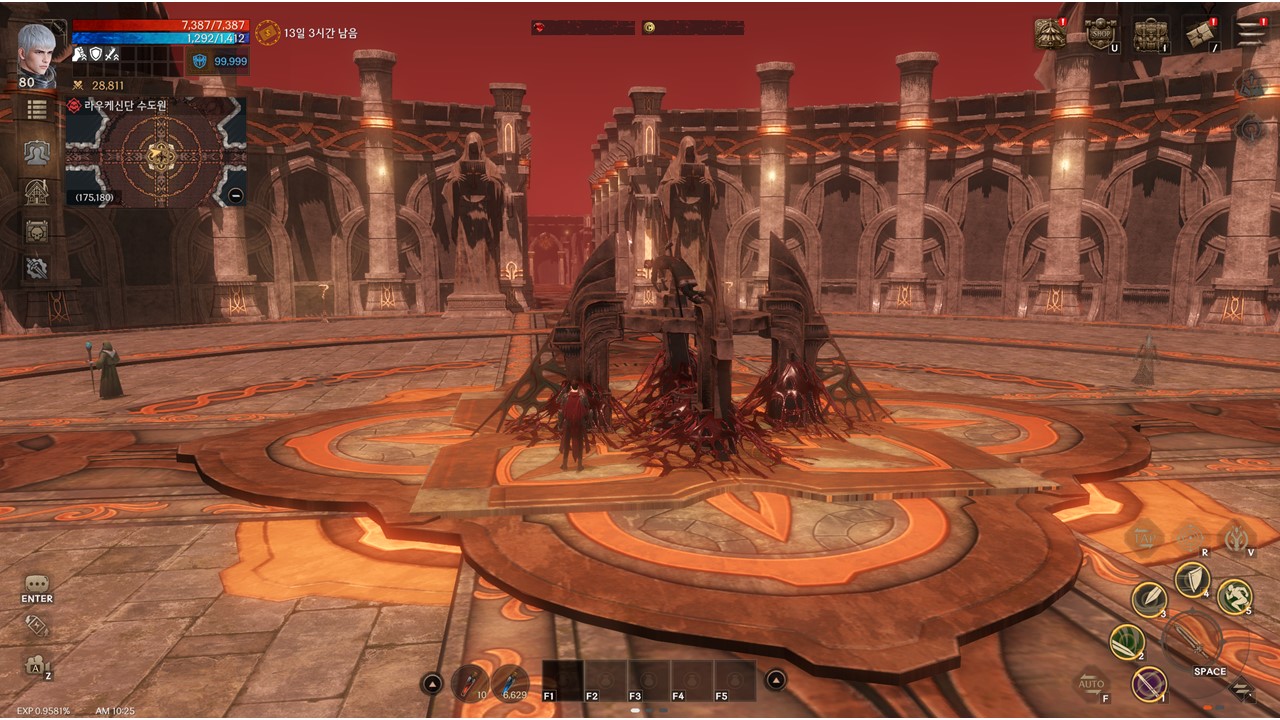Activate the shield skill

(1192, 579)
